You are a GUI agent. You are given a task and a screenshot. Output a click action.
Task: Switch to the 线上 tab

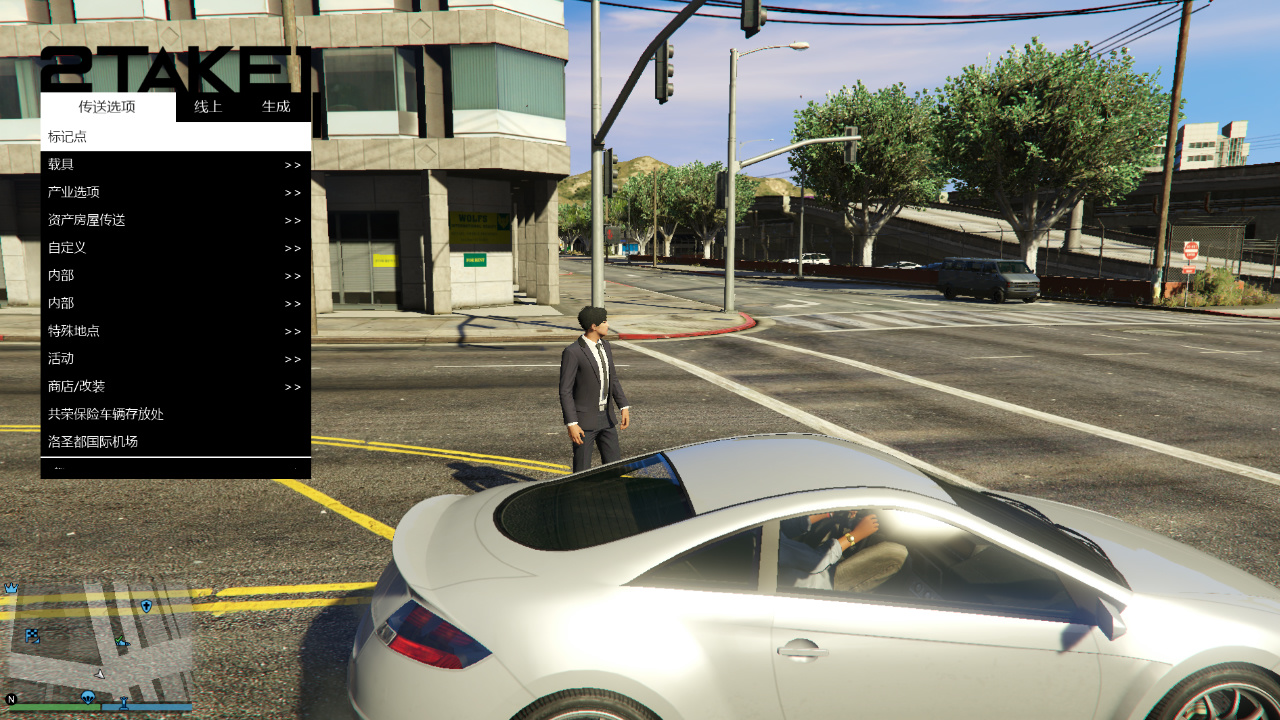pos(208,107)
